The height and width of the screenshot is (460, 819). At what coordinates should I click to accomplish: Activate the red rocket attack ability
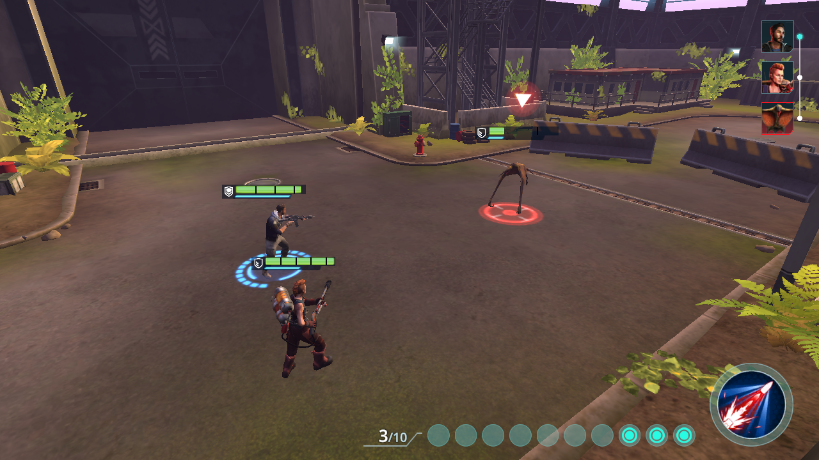pos(751,405)
